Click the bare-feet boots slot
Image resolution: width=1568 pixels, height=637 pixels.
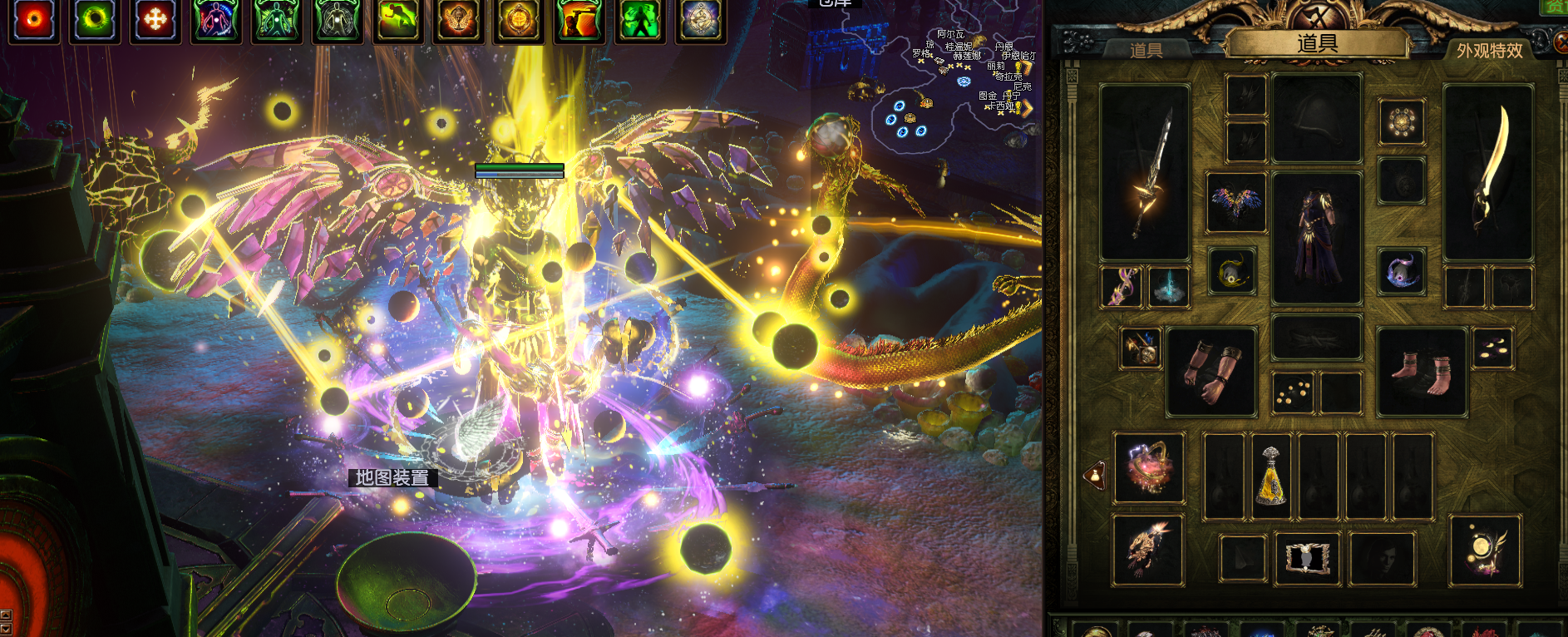click(x=1422, y=371)
